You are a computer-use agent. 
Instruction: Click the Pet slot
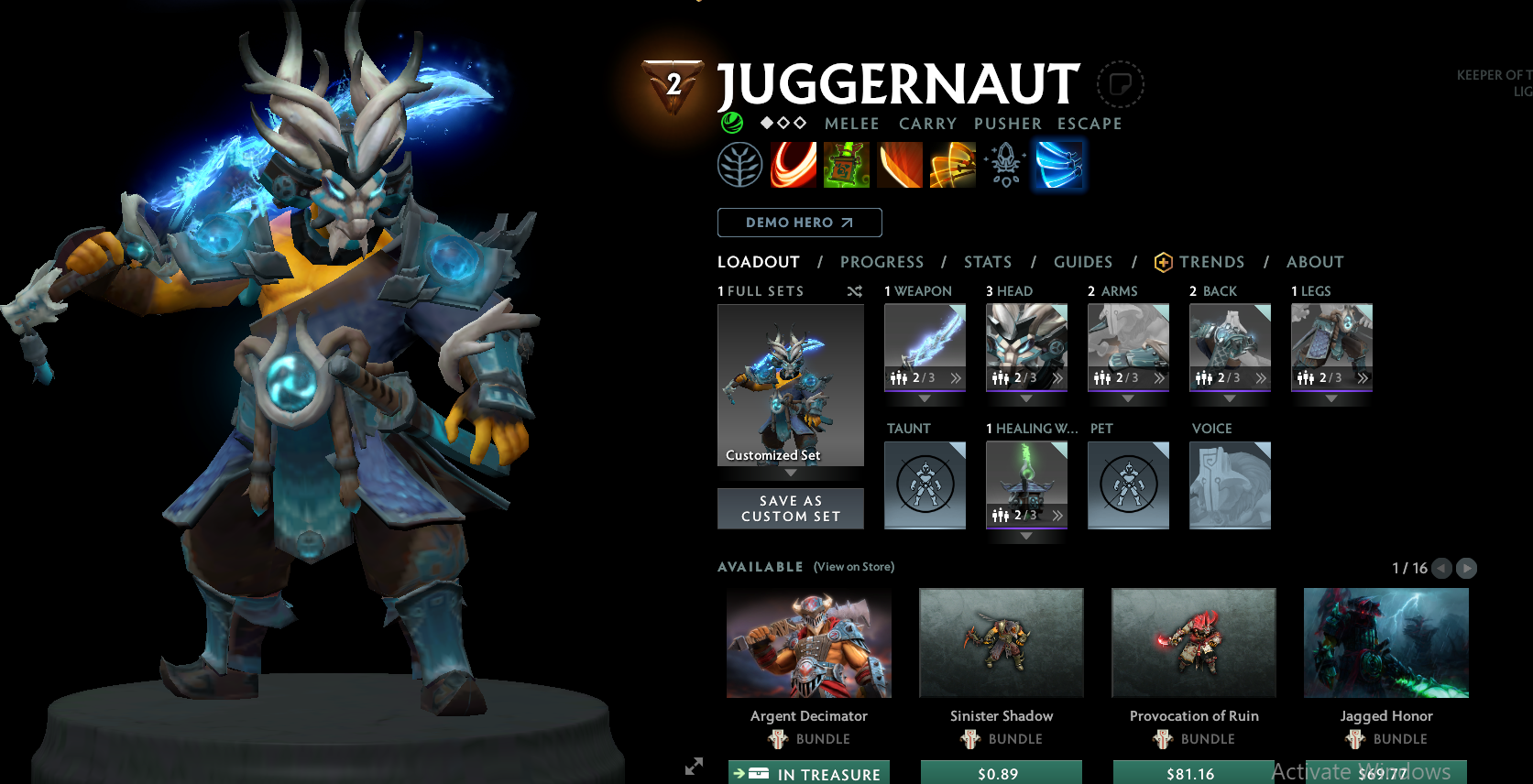point(1128,485)
